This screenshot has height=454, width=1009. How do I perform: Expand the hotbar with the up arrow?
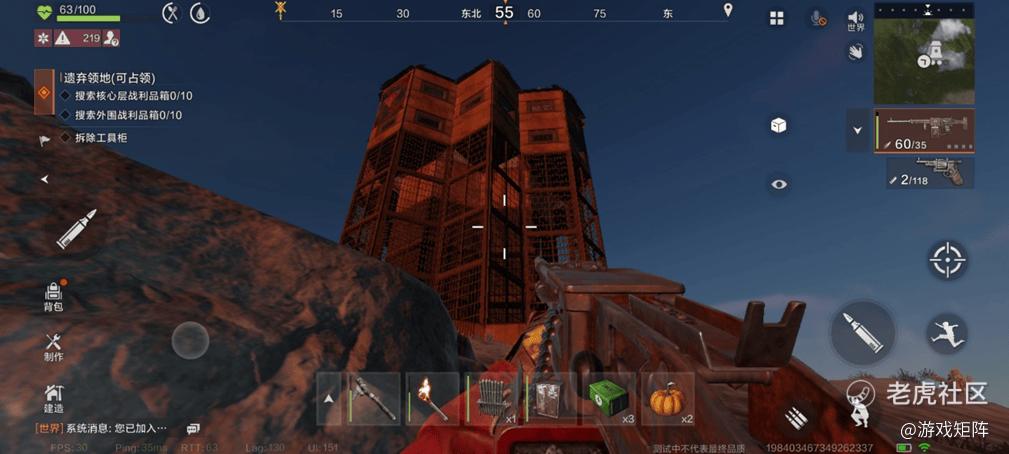click(329, 399)
